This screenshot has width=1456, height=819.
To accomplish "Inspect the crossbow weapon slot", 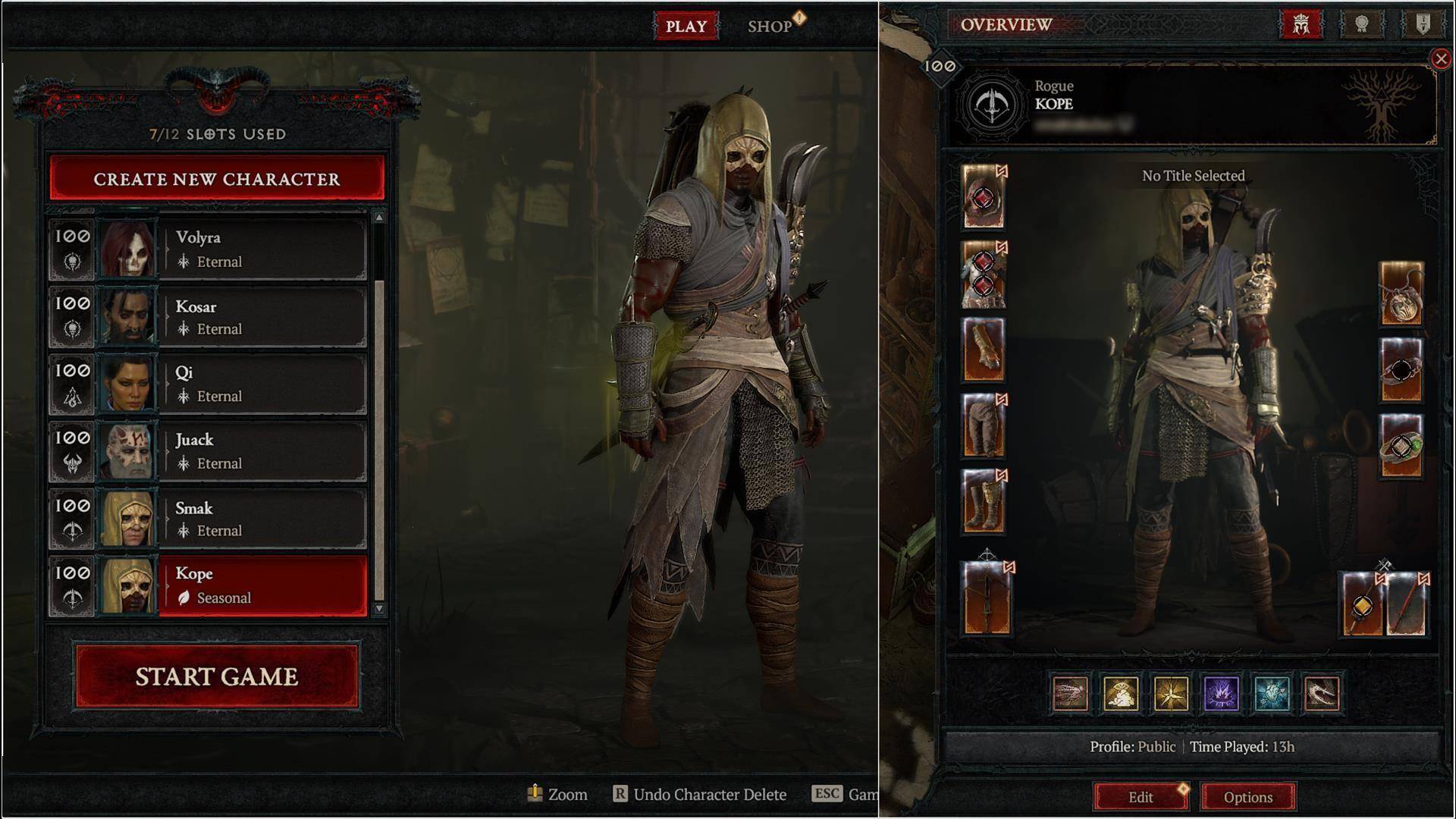I will 987,599.
